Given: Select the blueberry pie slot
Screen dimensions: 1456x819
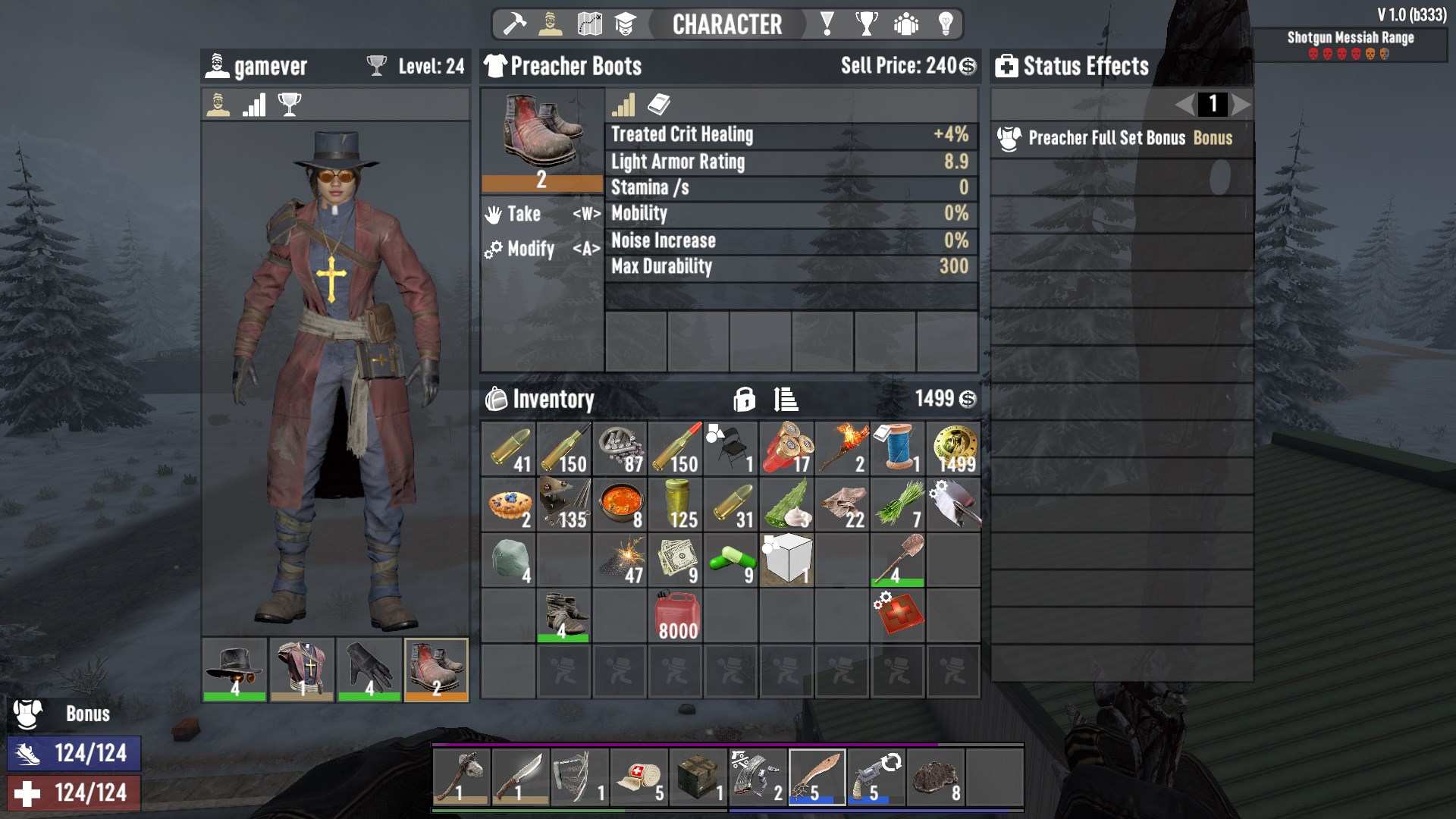Looking at the screenshot, I should tap(509, 505).
